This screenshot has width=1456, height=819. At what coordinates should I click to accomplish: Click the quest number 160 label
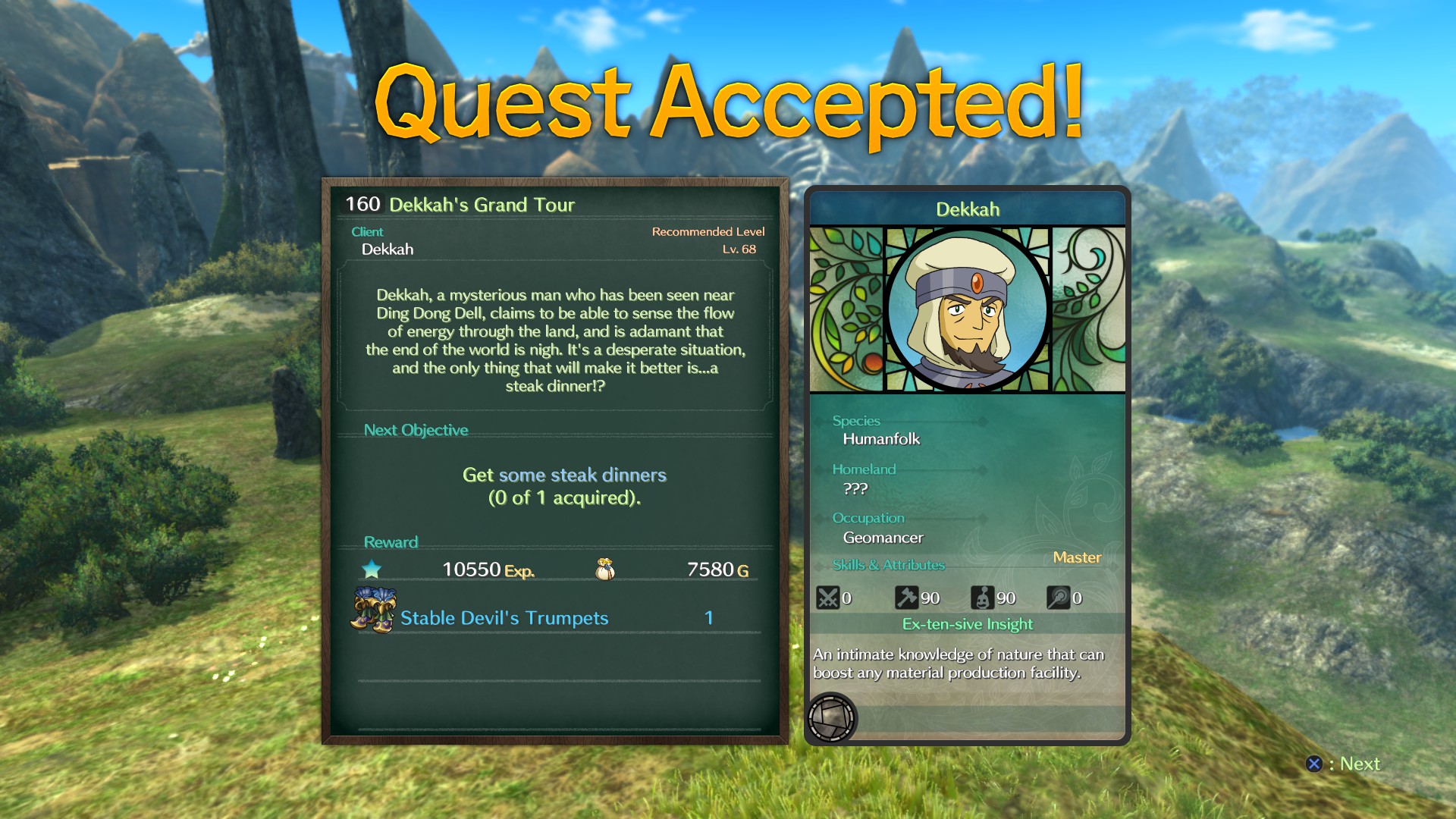pos(362,203)
